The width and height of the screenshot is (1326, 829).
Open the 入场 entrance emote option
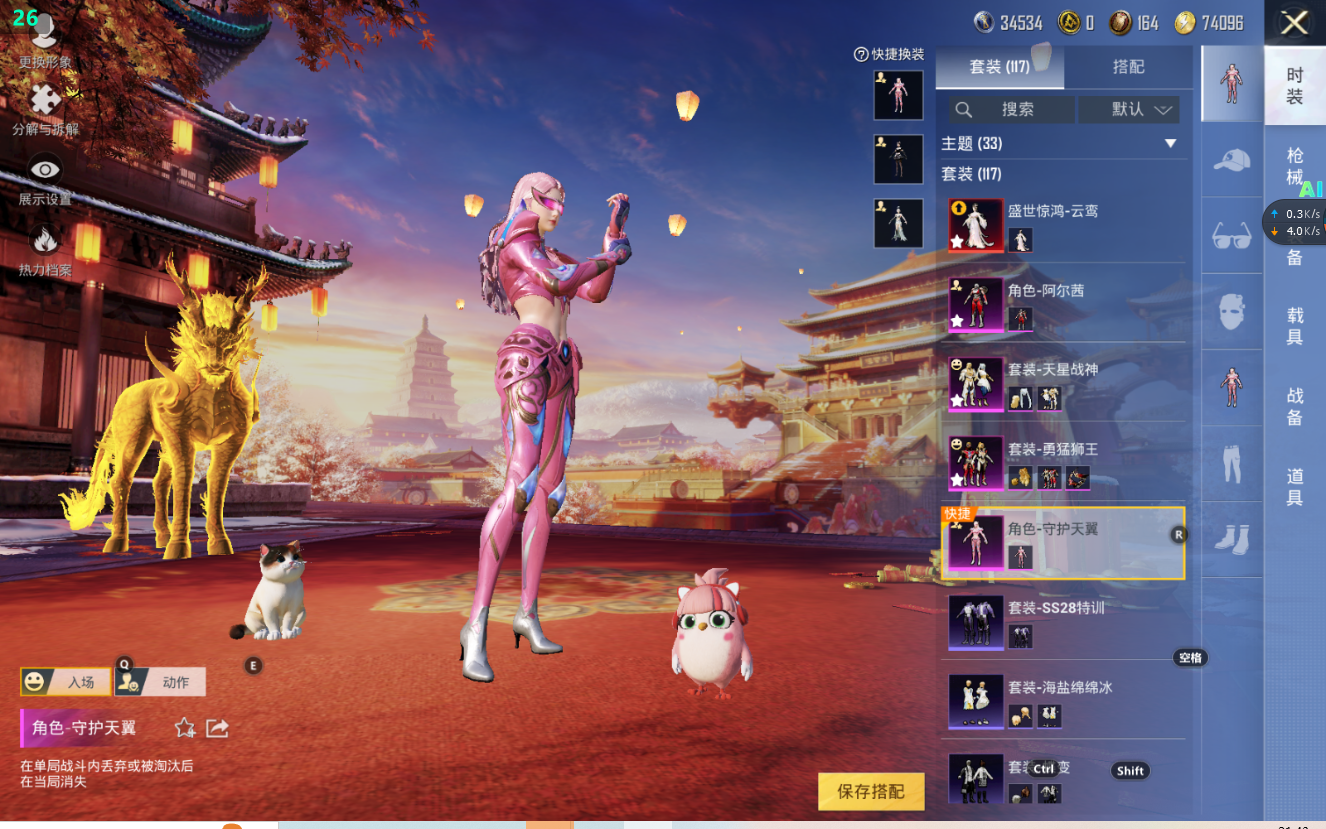point(66,682)
